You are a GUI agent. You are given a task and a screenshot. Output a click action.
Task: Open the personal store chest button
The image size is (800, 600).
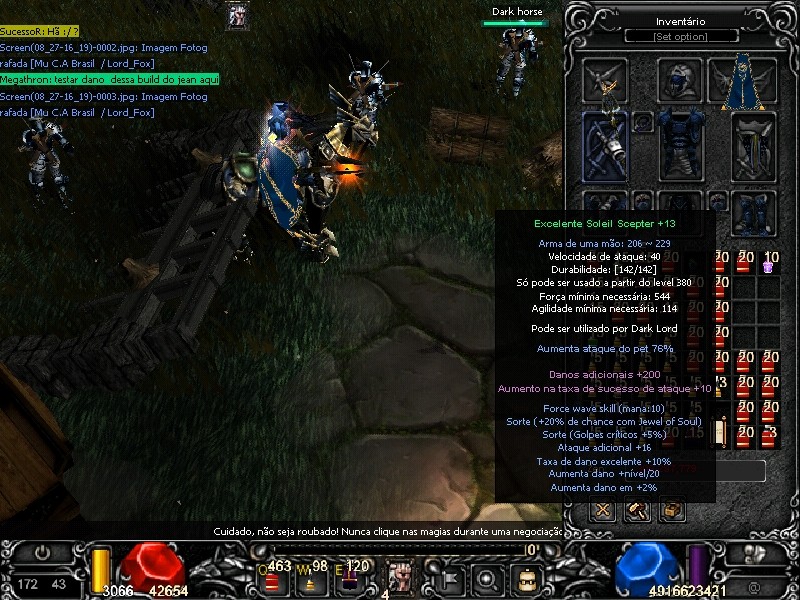(x=672, y=511)
